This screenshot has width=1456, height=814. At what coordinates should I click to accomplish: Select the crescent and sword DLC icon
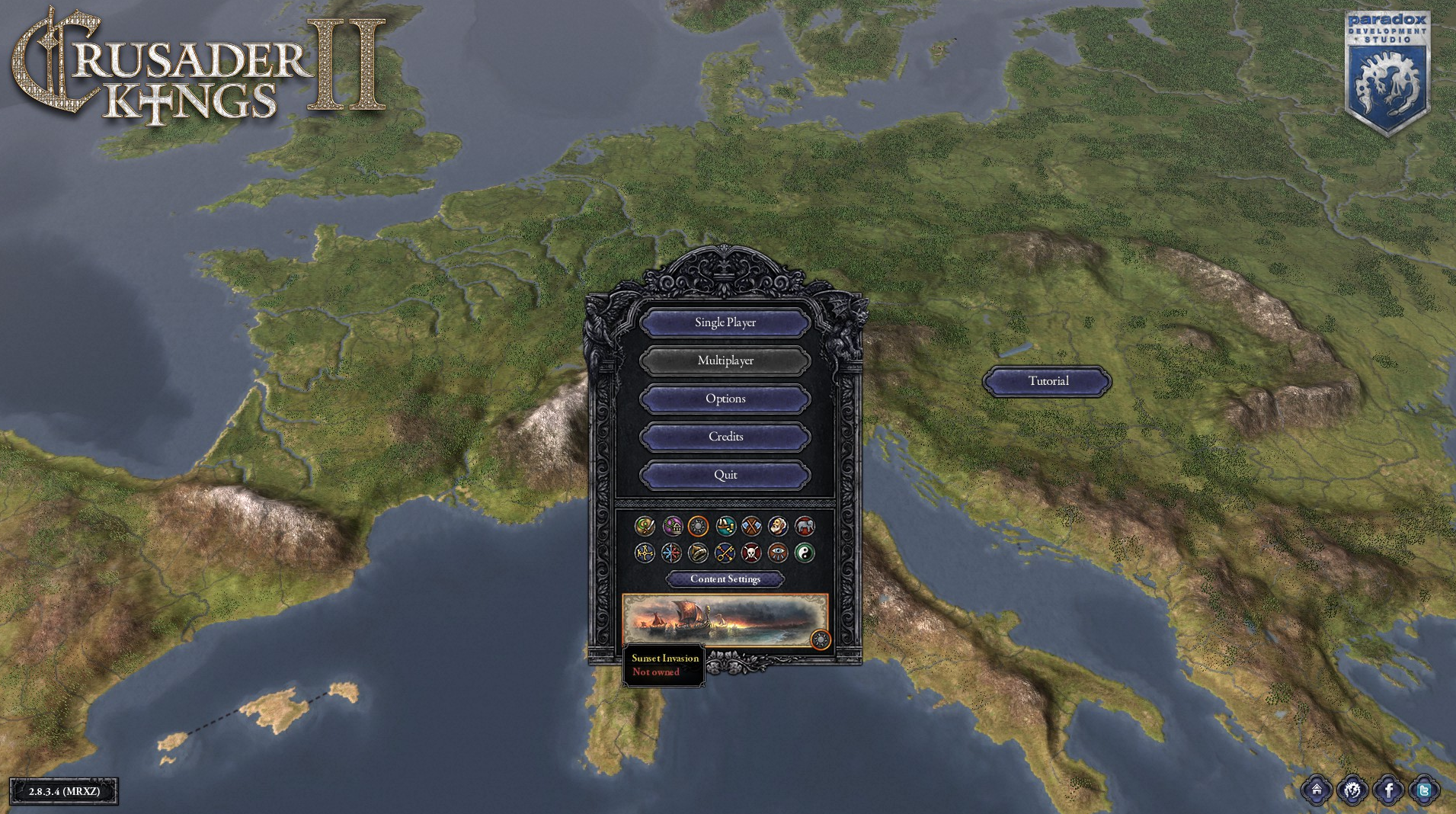645,526
